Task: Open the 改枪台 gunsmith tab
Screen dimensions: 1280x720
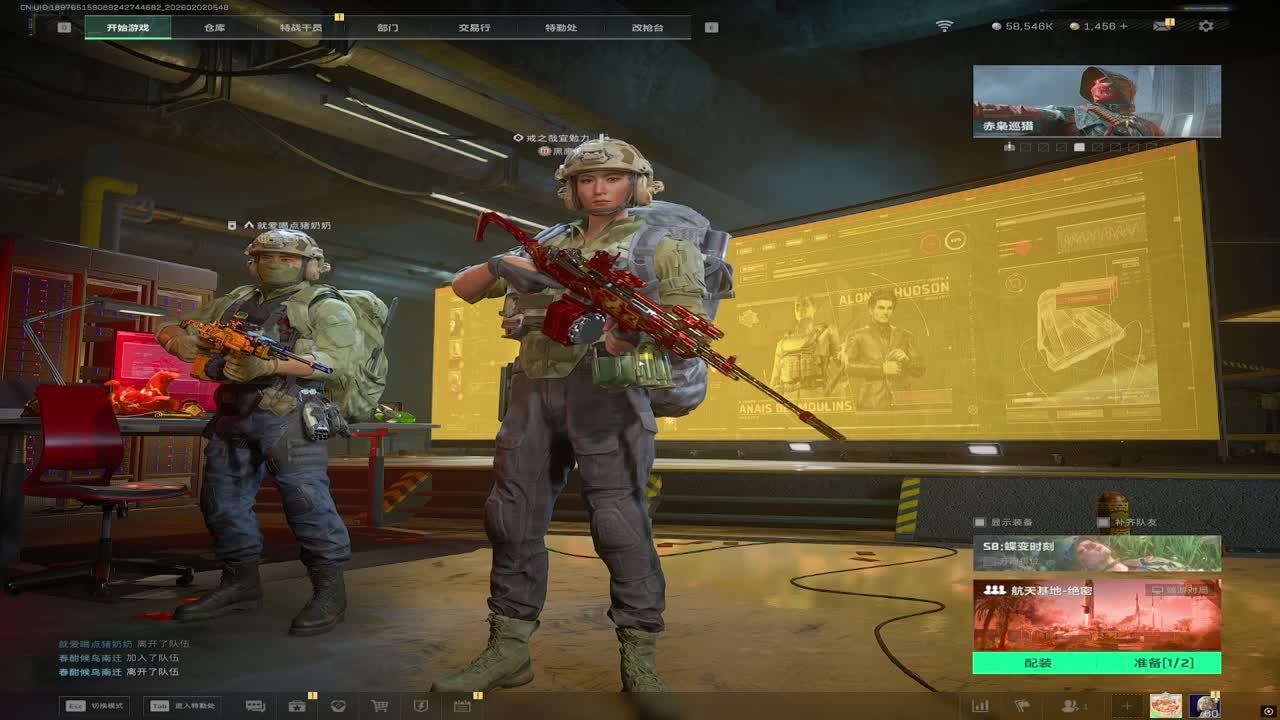Action: [x=647, y=27]
